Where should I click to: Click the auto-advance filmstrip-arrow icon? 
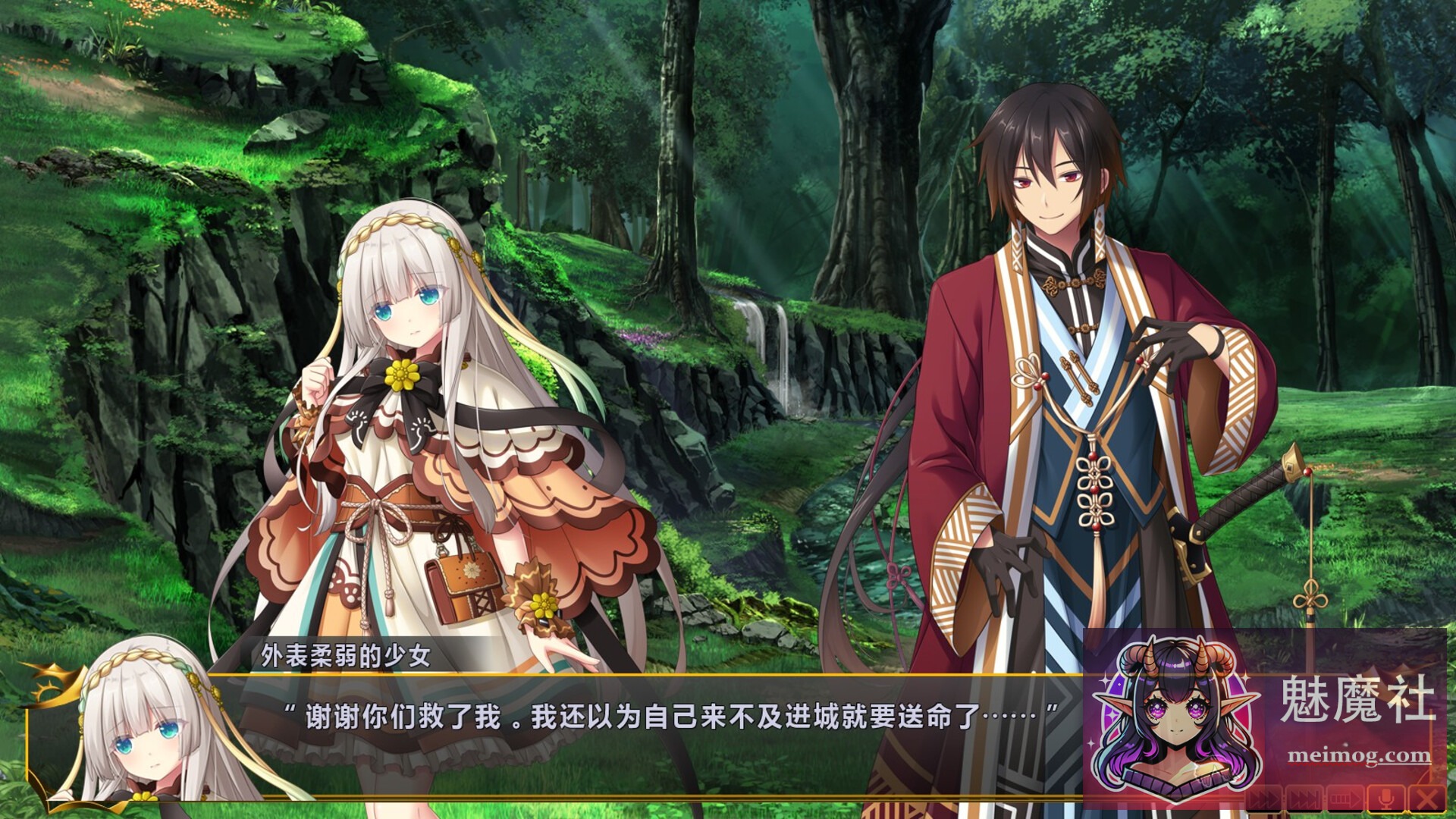(1345, 796)
